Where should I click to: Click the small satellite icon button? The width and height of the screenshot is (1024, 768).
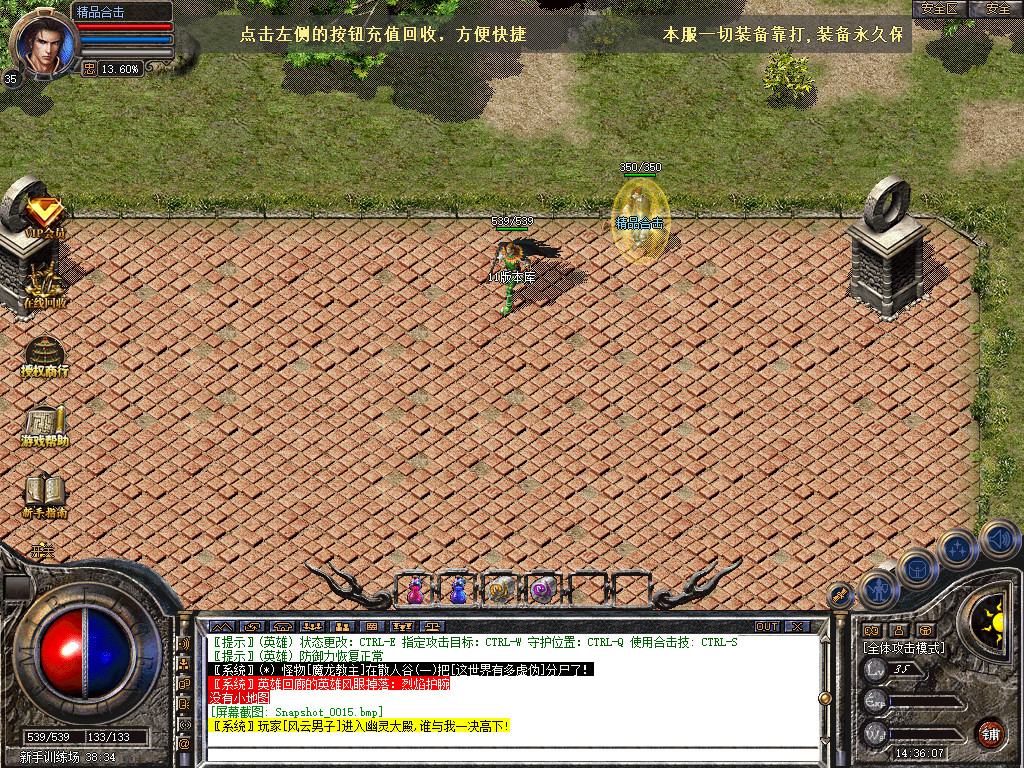coord(841,593)
